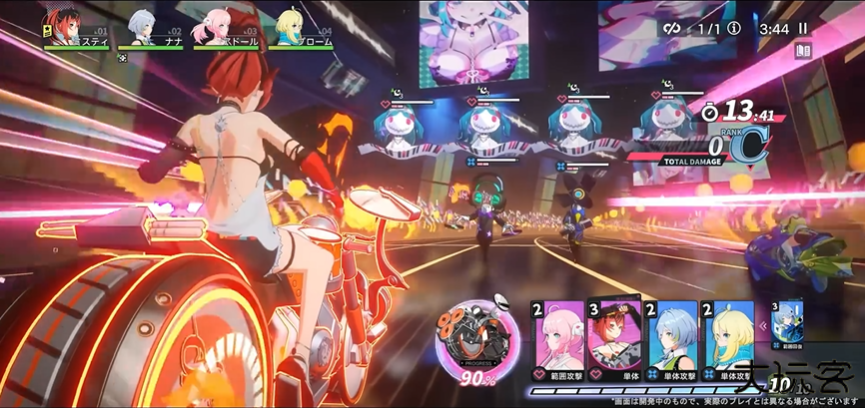
Task: Expand the card hand with the double arrow
Action: click(761, 325)
